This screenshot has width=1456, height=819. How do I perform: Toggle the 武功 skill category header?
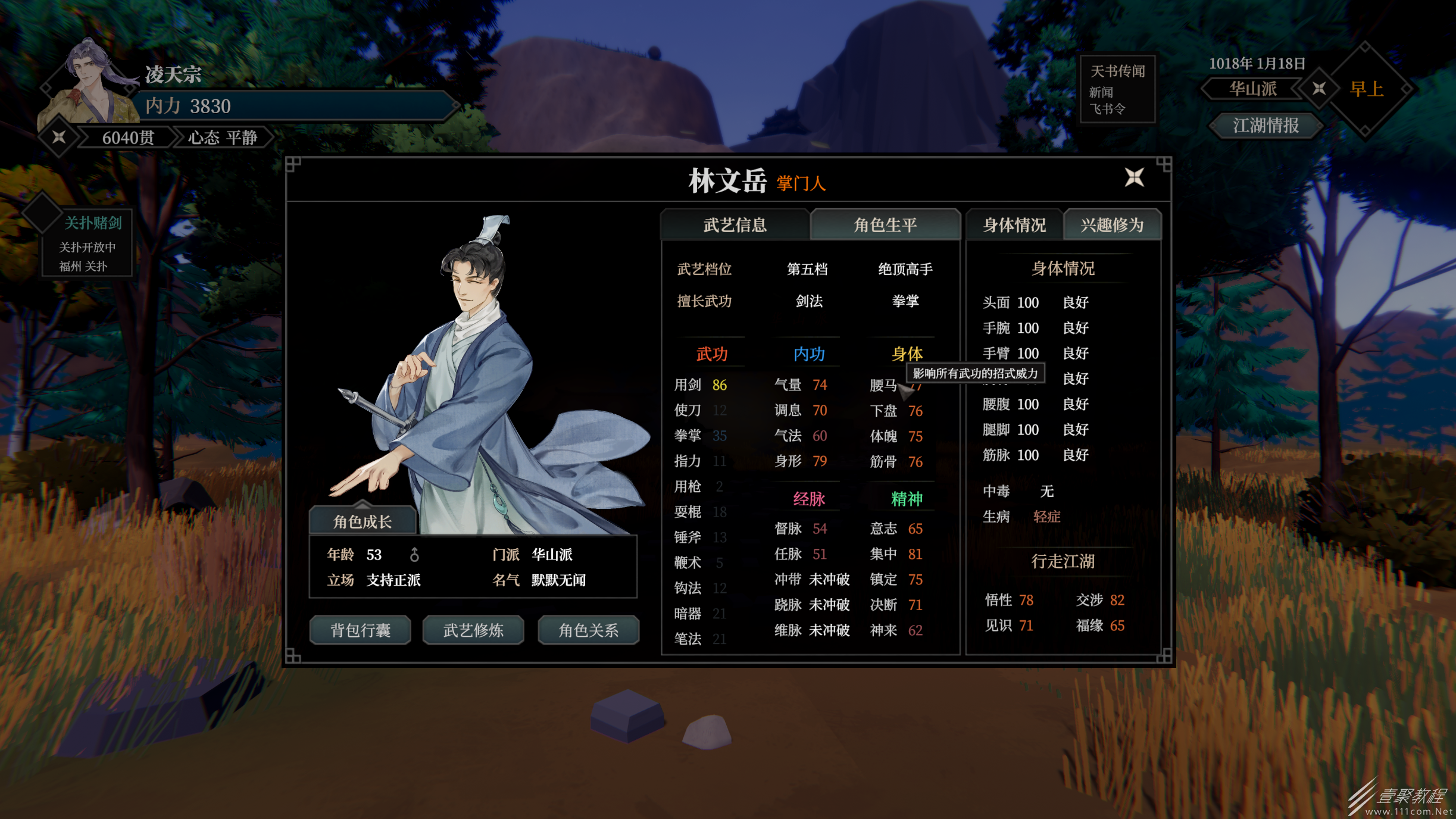(712, 354)
